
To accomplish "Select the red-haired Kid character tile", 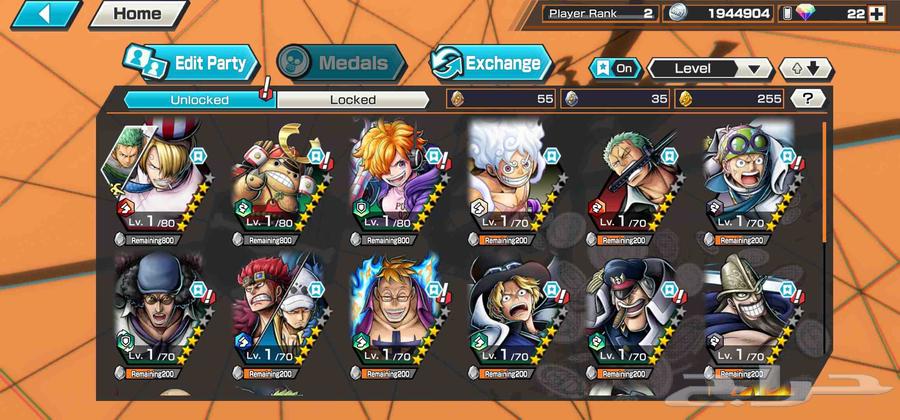I will pos(272,302).
